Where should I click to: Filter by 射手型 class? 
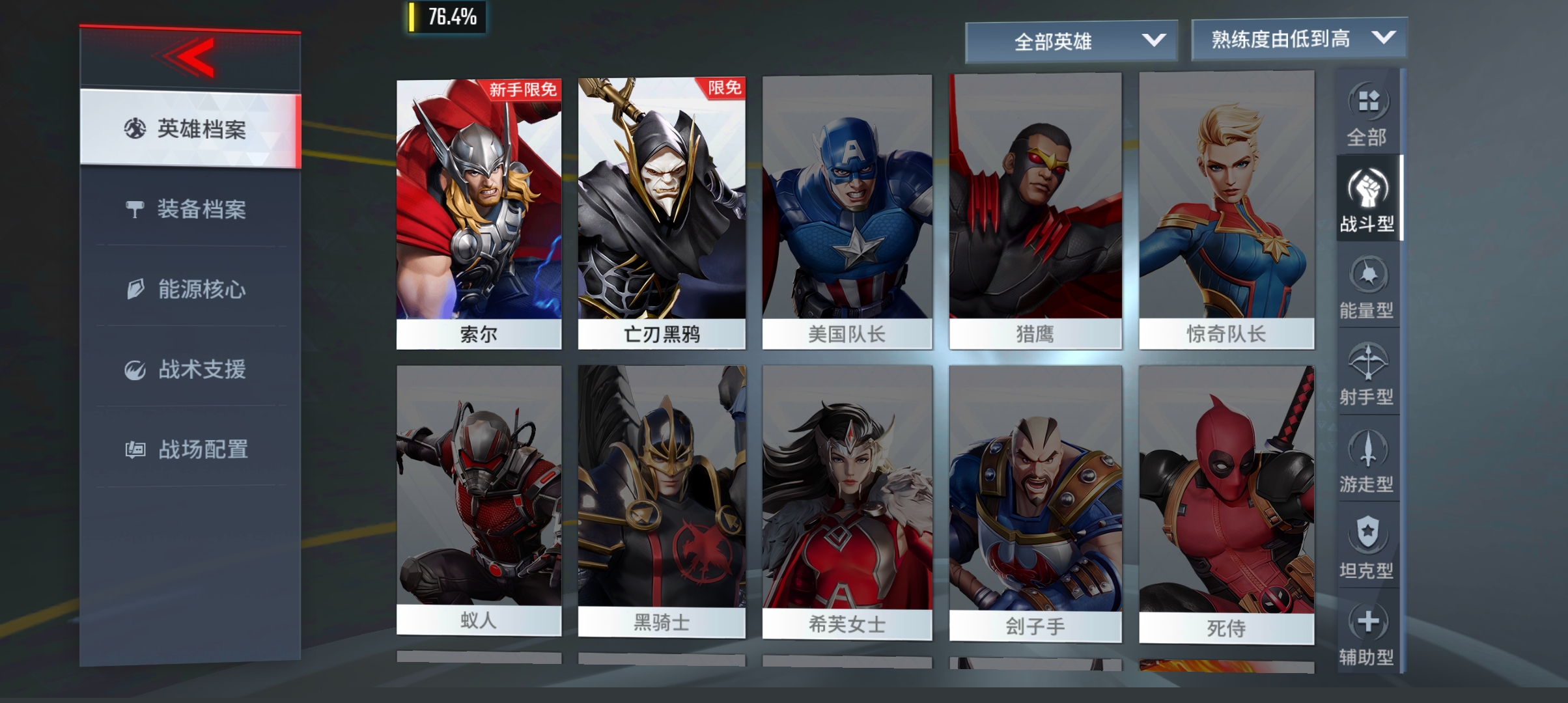coord(1367,373)
